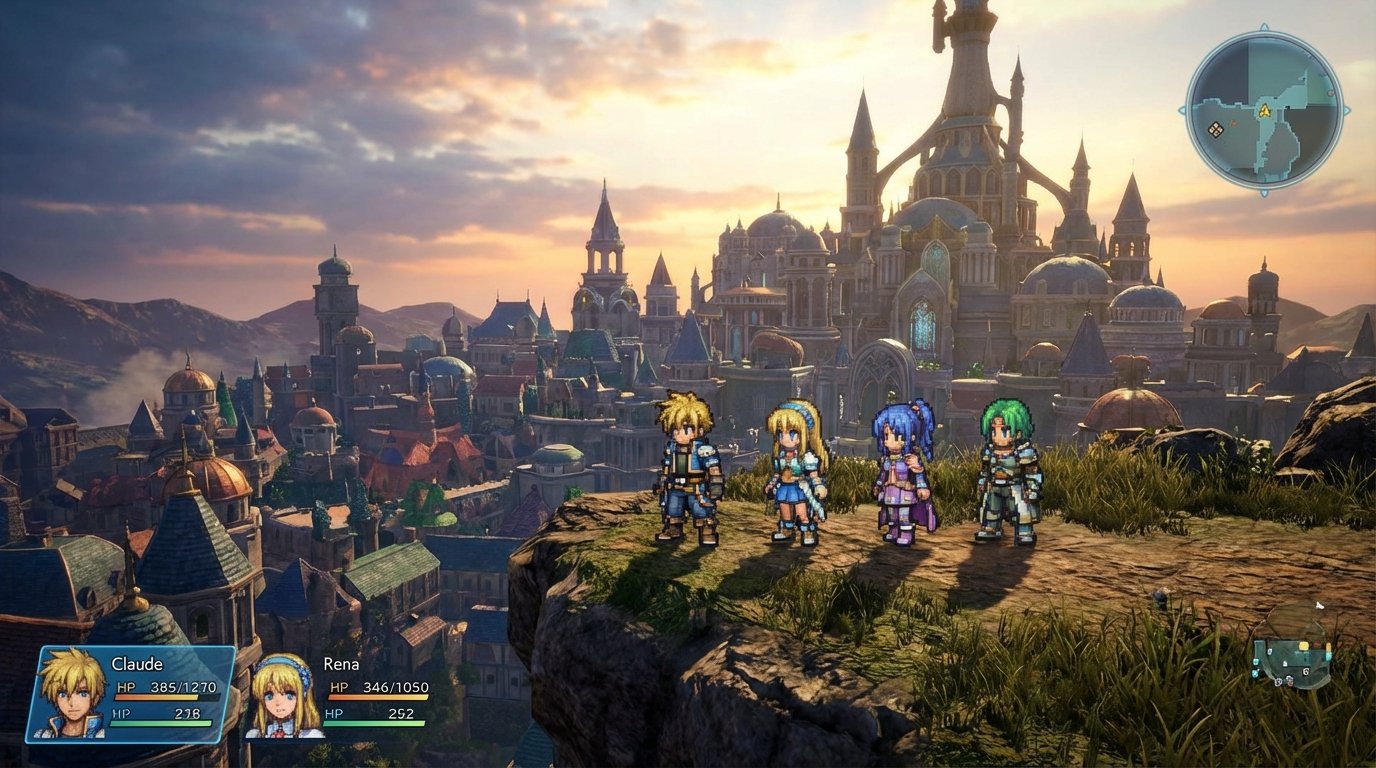Screen dimensions: 1376x768
Task: Open the circular minimap in the top-right corner
Action: tap(1265, 110)
